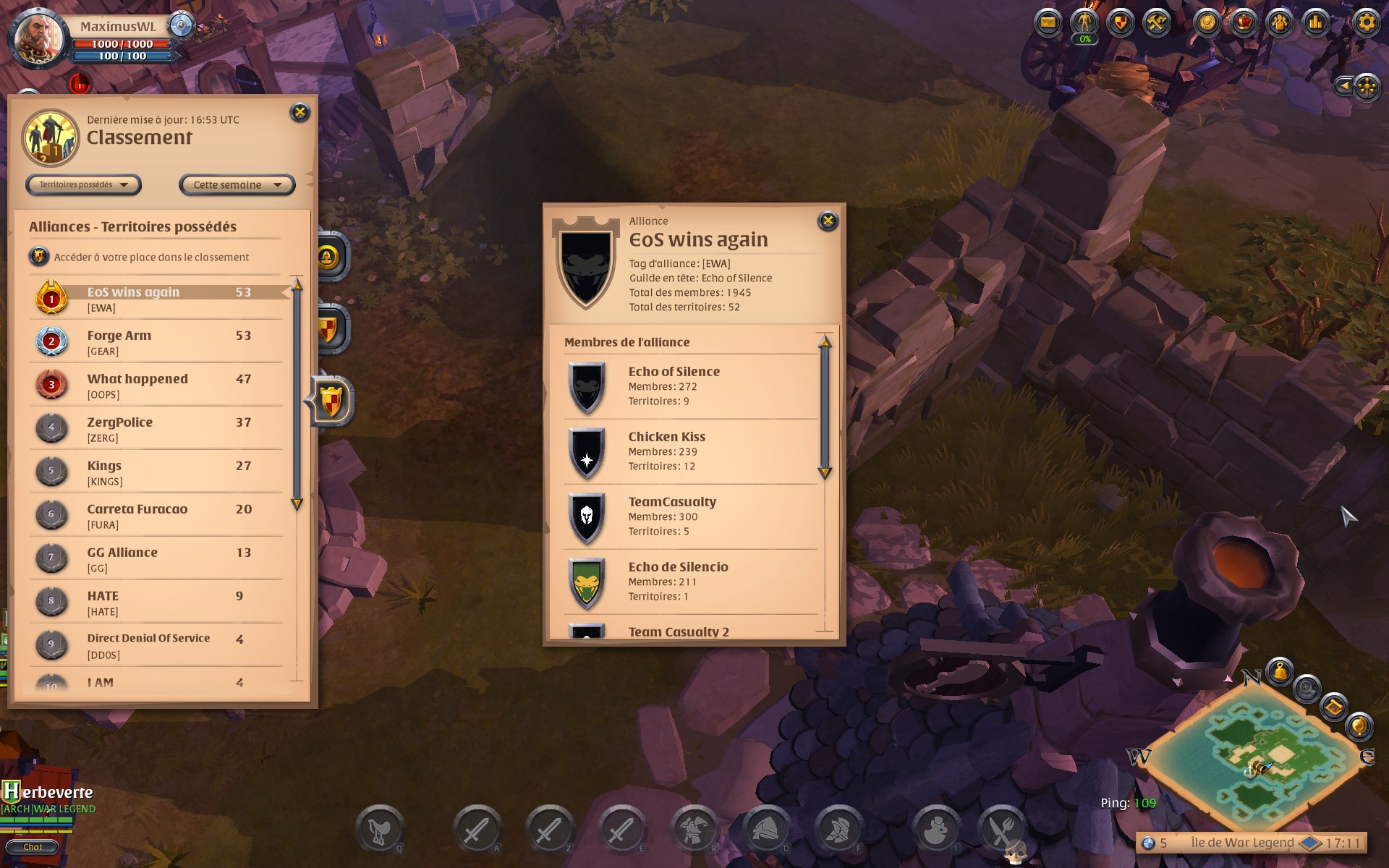
Task: Open the mail envelope icon
Action: (1048, 22)
